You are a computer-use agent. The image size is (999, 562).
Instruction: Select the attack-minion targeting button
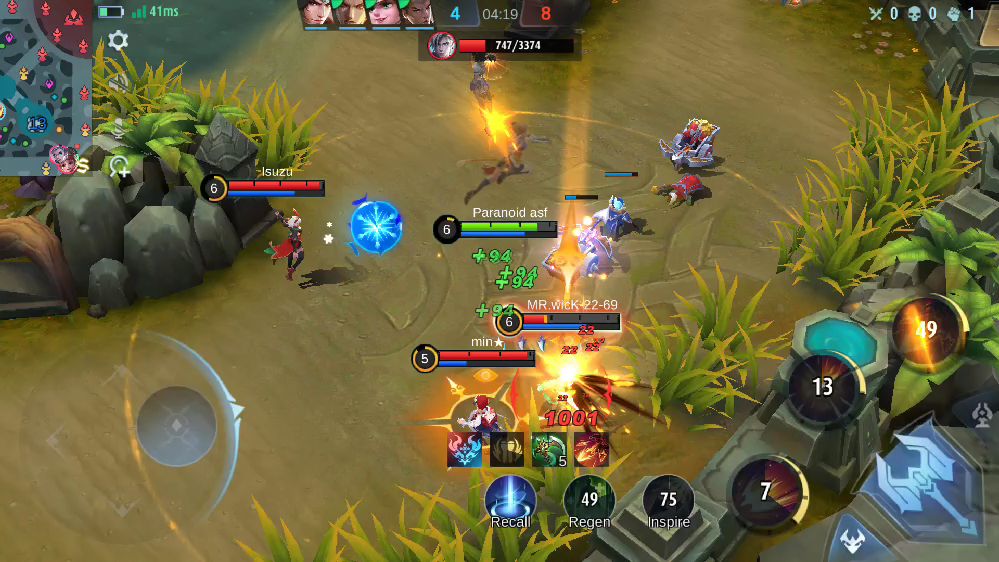click(852, 540)
